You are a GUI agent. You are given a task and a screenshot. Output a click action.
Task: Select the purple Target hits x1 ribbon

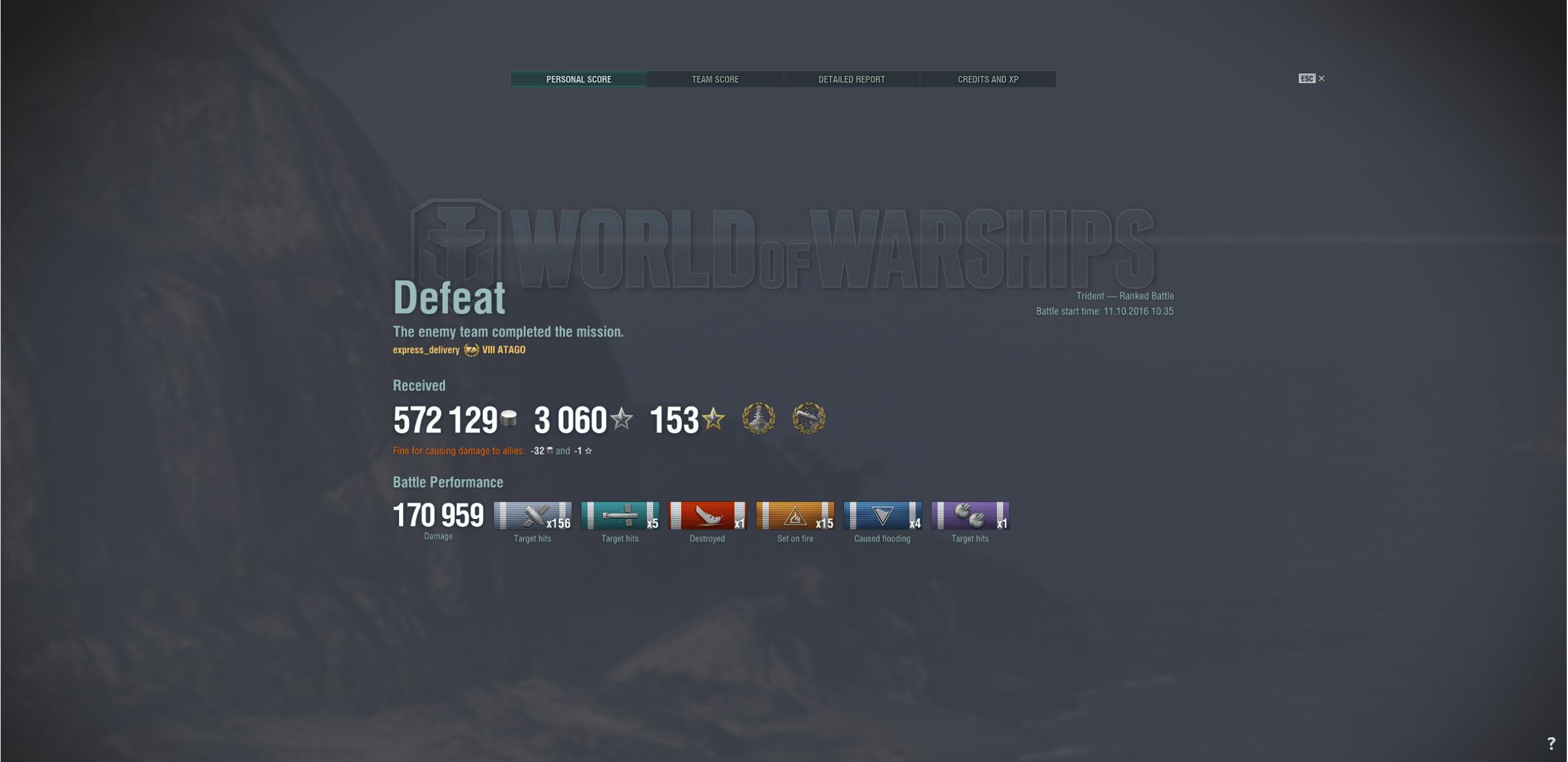(x=970, y=516)
